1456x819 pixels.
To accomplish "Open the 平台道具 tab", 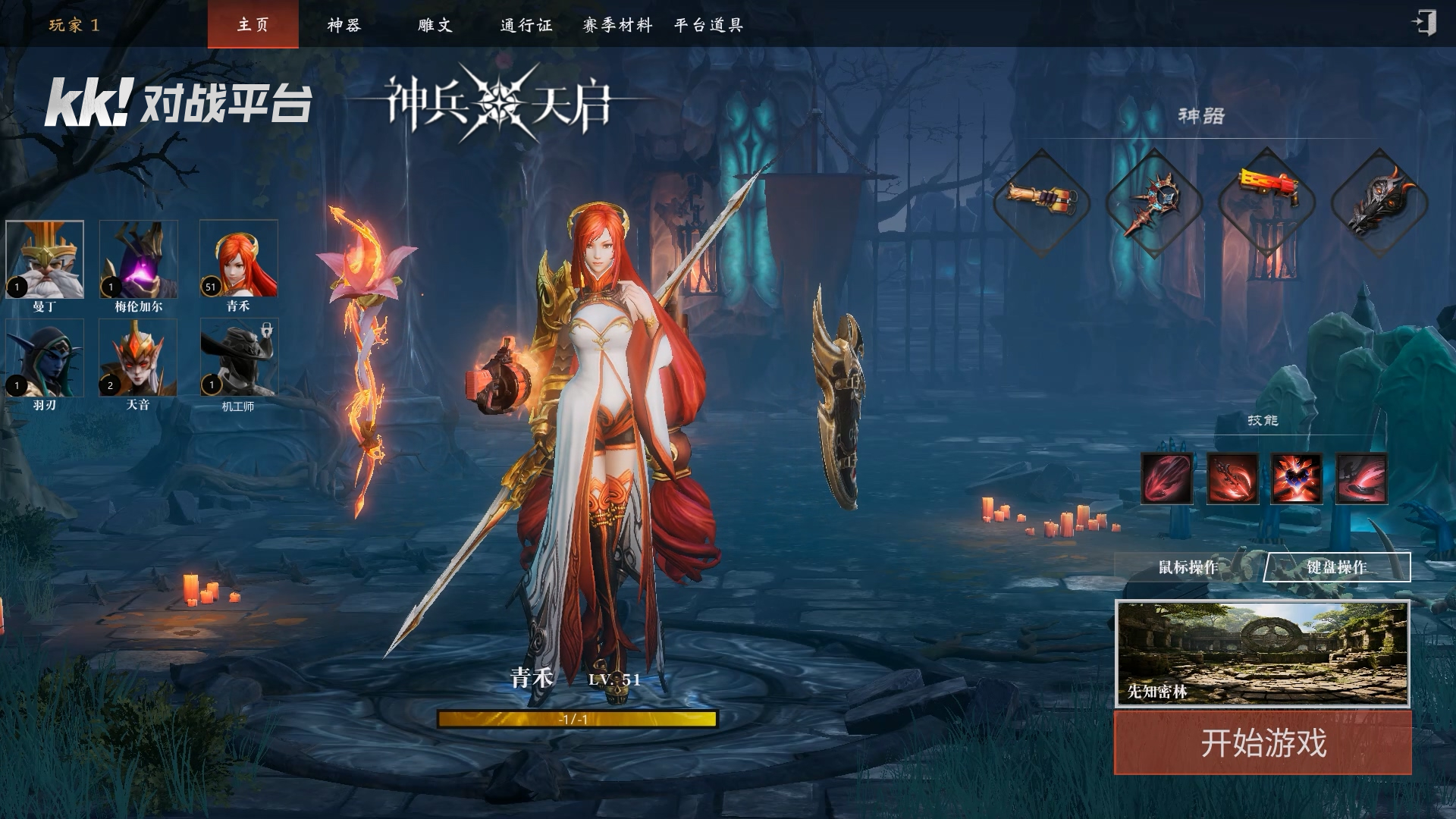I will click(x=708, y=24).
